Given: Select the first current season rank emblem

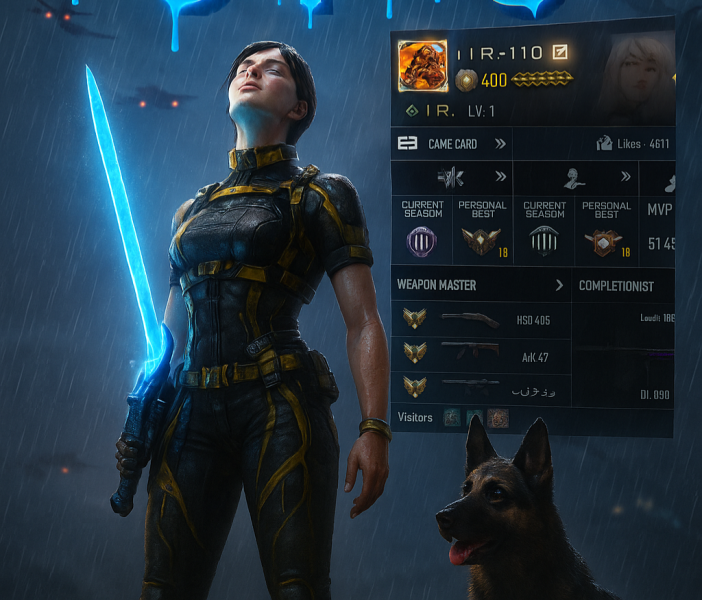Looking at the screenshot, I should (422, 241).
